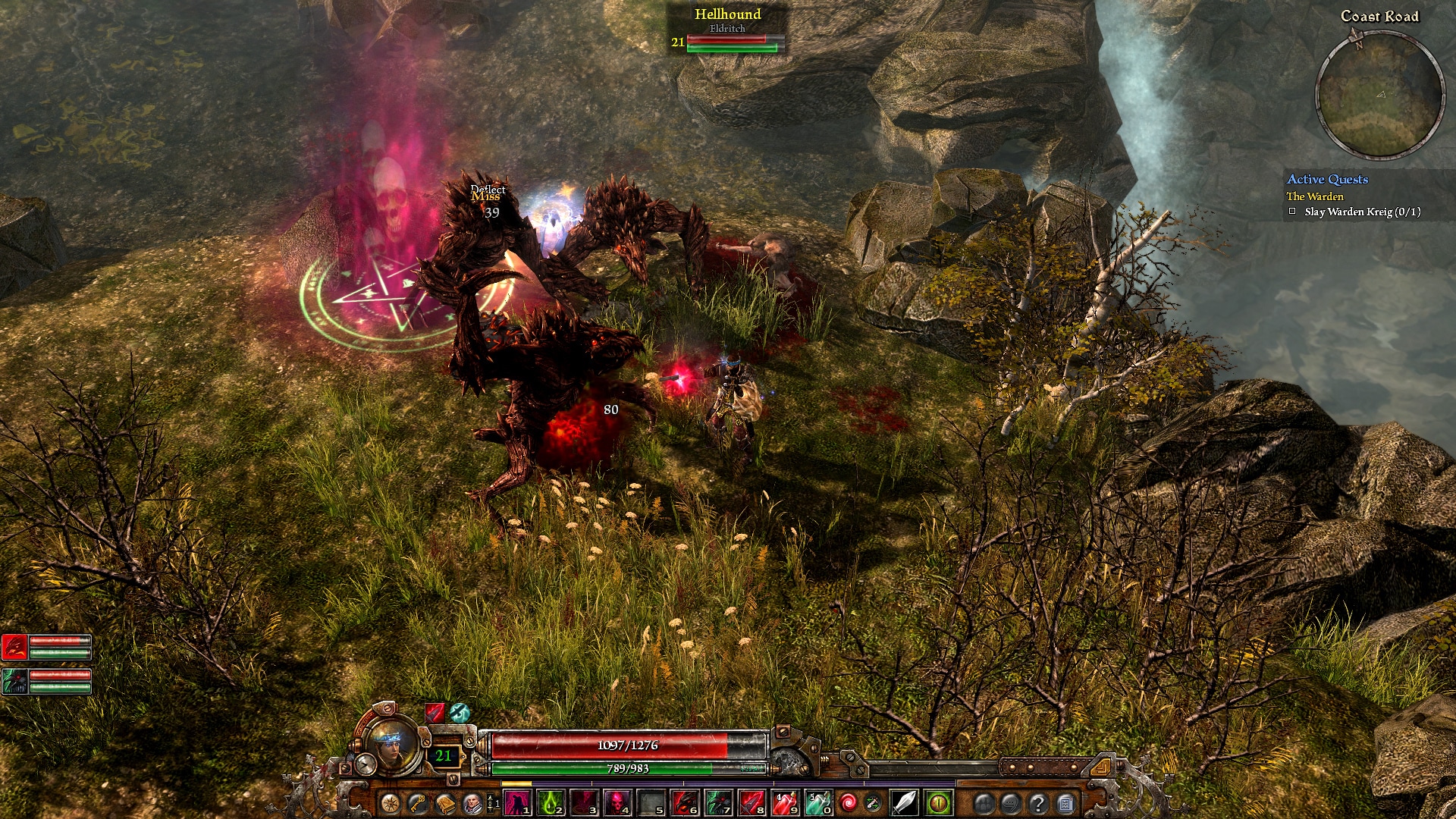Image resolution: width=1456 pixels, height=819 pixels.
Task: Open the quest journal book
Action: [x=444, y=803]
